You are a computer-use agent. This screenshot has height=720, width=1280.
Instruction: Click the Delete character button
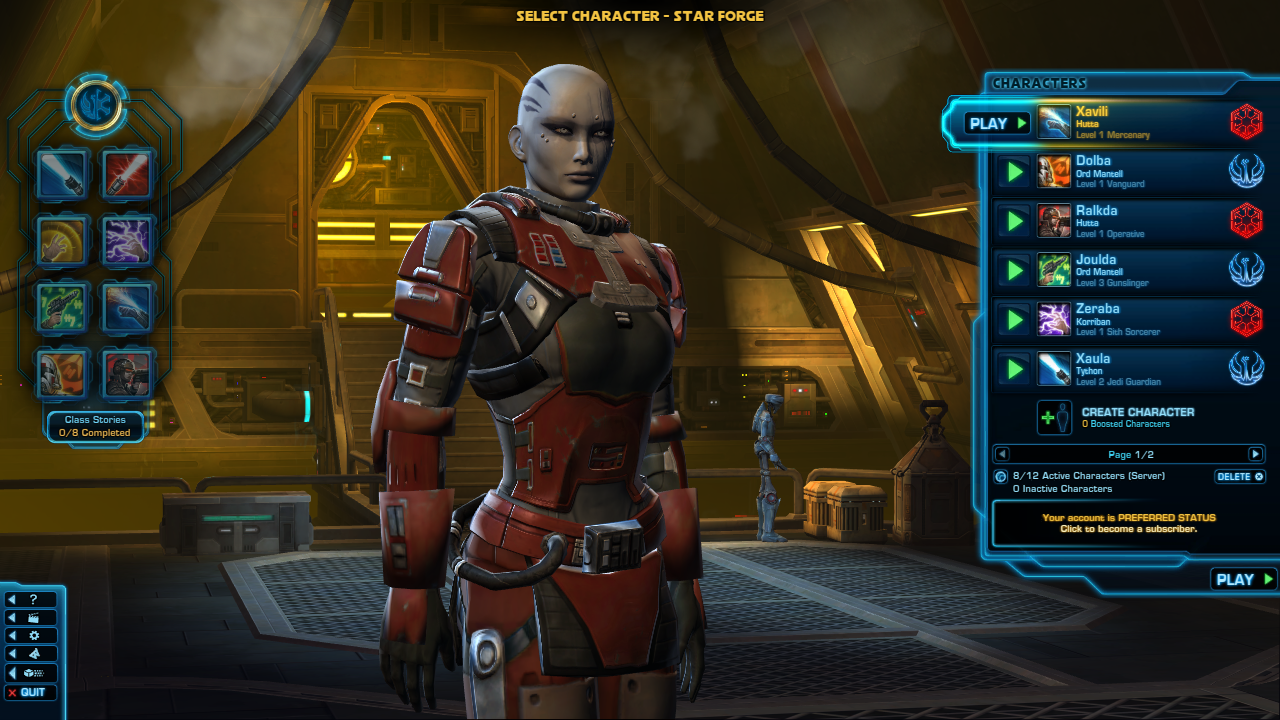tap(1240, 477)
